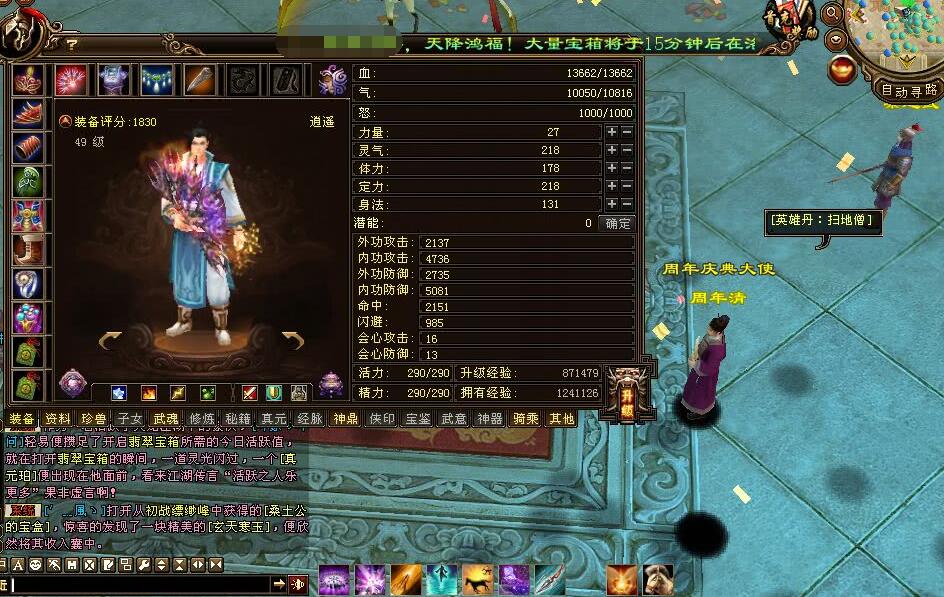944x597 pixels.
Task: Show the 骑乘 tab
Action: [526, 419]
